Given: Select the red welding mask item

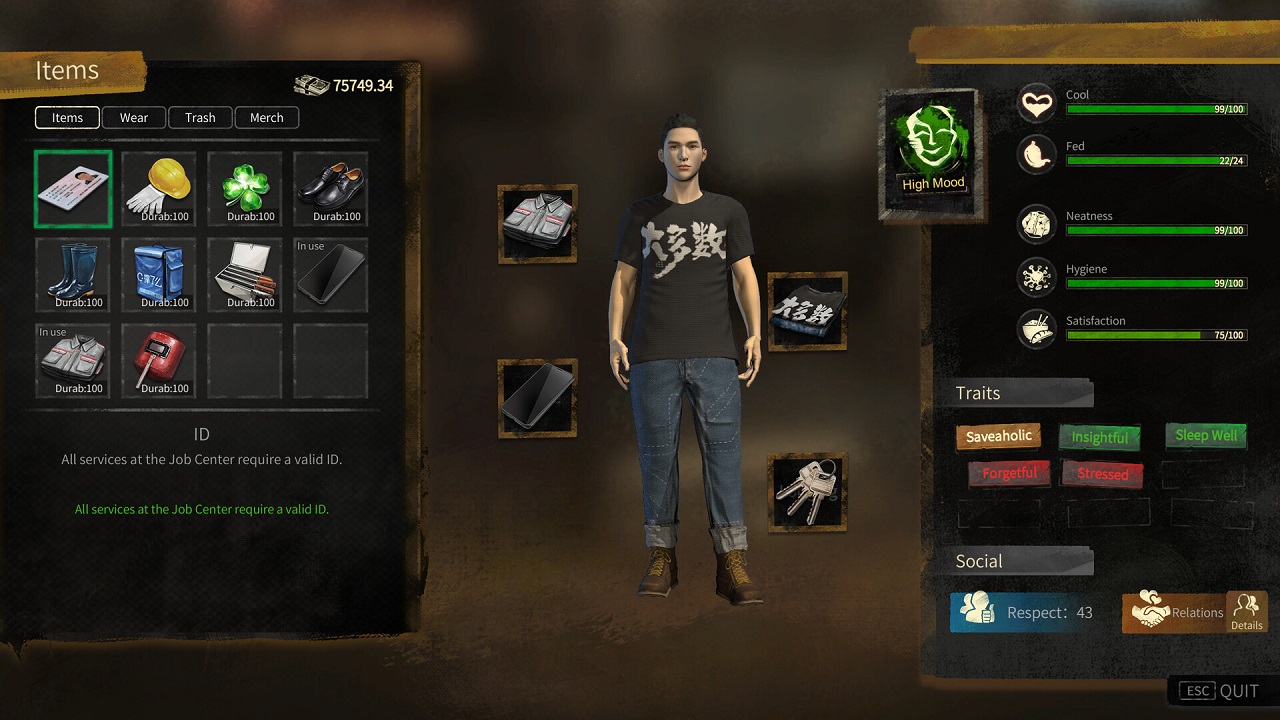Looking at the screenshot, I should coord(158,361).
